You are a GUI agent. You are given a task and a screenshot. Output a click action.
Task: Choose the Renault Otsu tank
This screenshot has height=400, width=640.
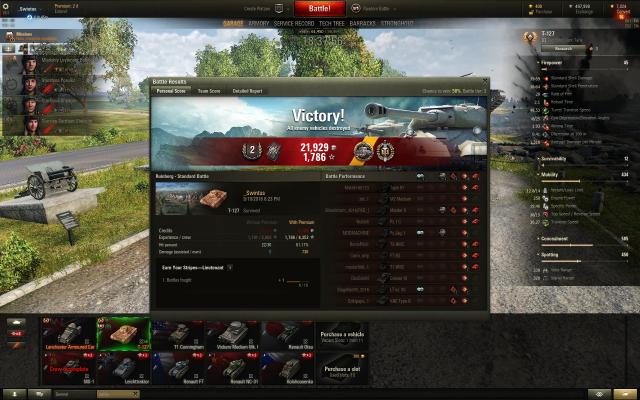[x=288, y=334]
